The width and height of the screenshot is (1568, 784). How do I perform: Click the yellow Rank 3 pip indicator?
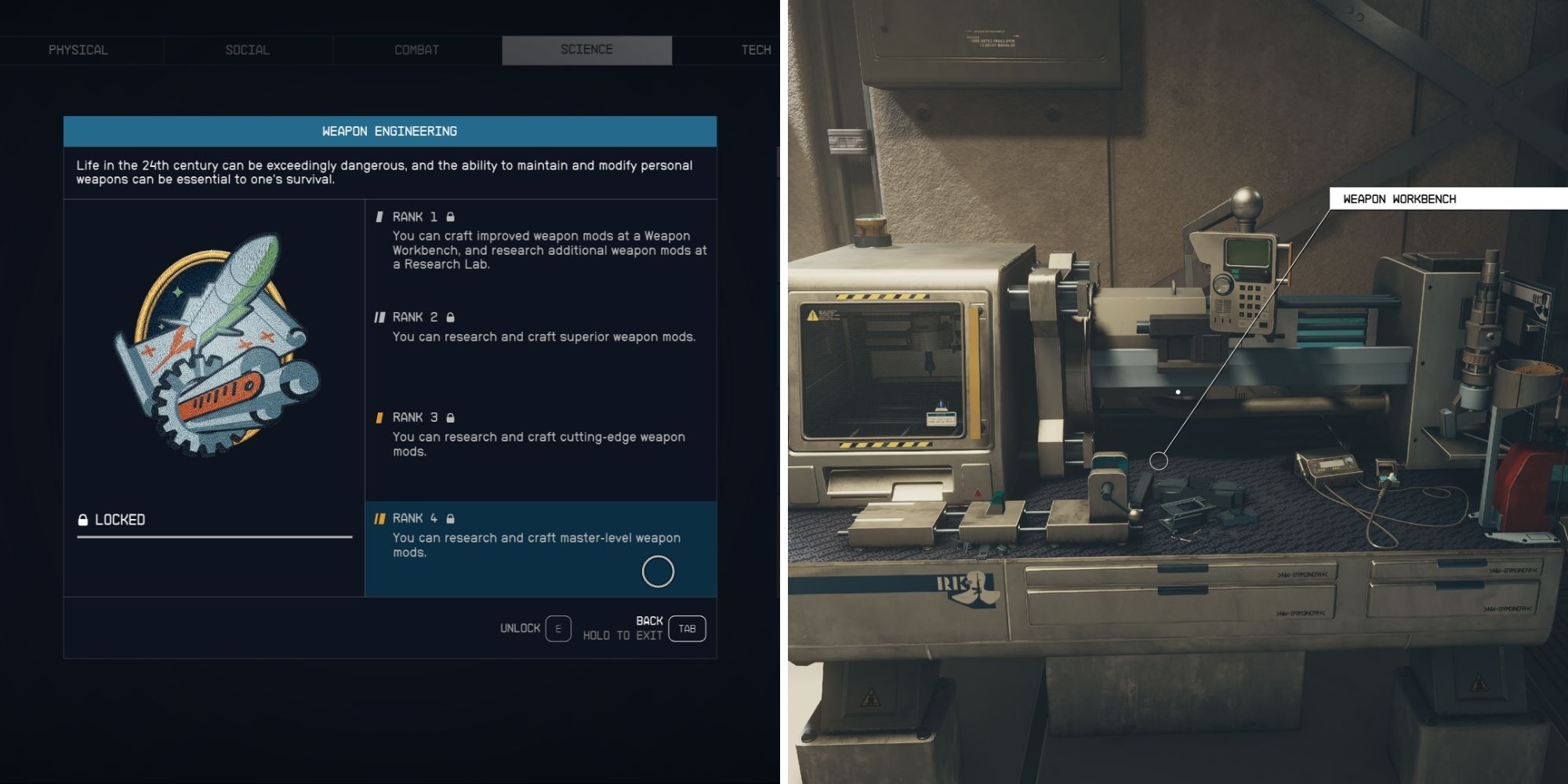tap(379, 417)
